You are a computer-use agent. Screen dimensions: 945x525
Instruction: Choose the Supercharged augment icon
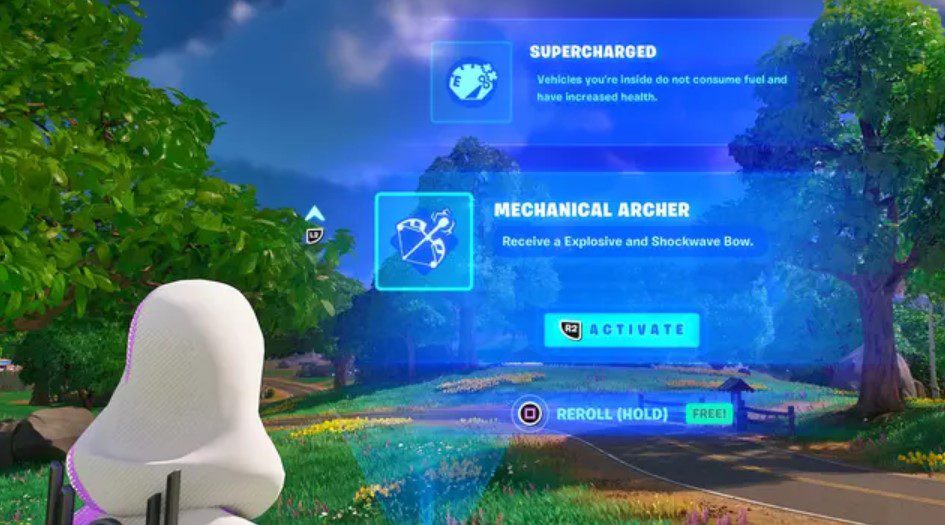(x=471, y=81)
